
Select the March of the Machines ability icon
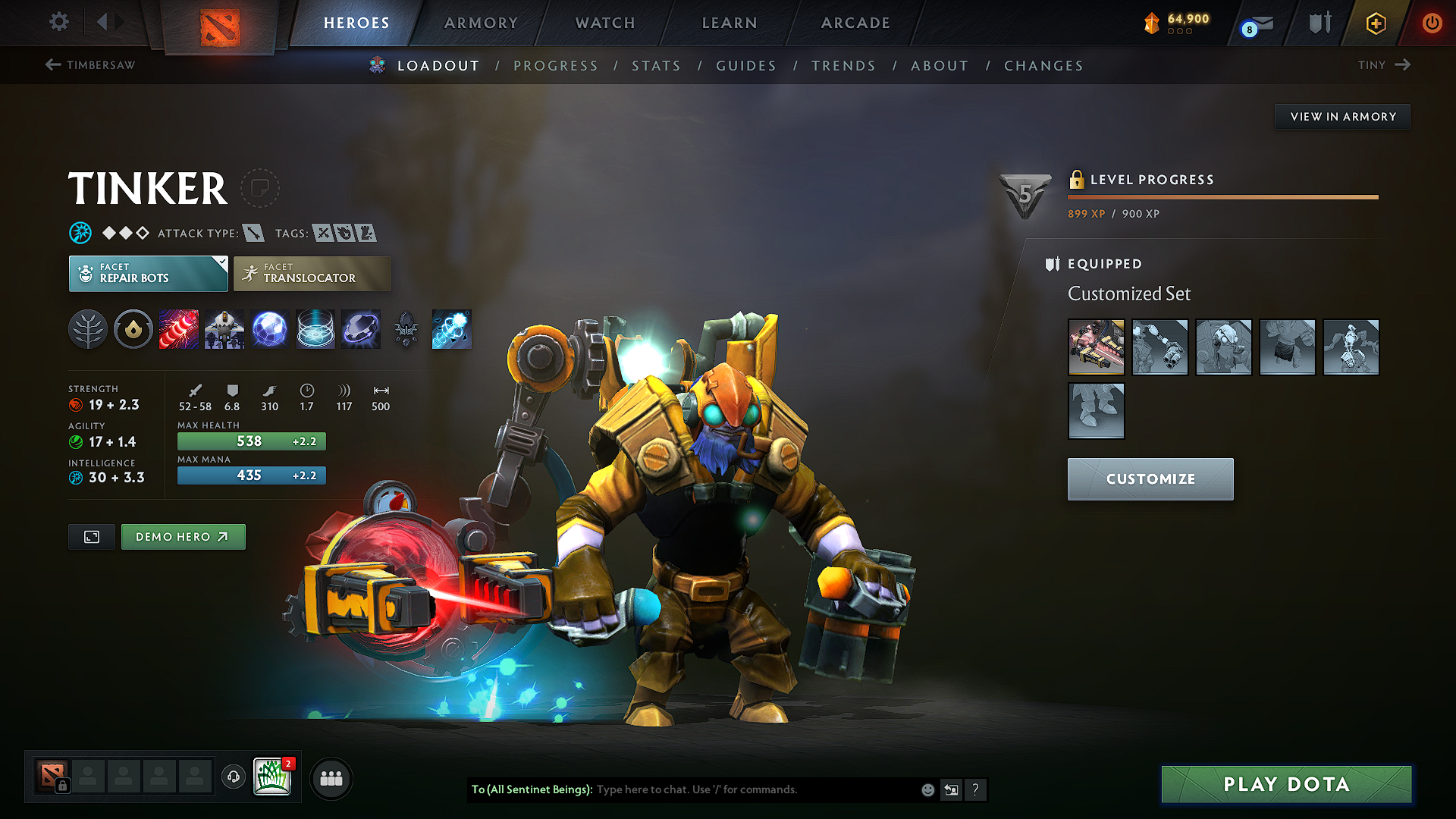point(224,329)
